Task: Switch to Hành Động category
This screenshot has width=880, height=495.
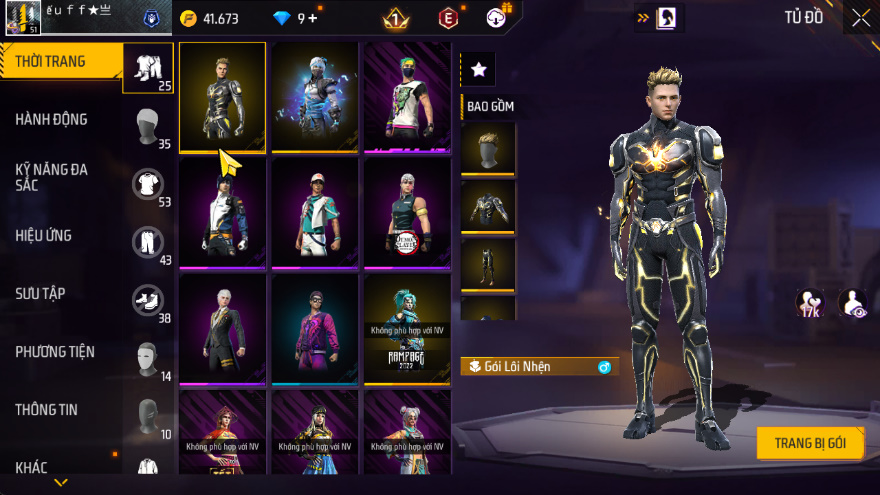Action: [x=52, y=120]
